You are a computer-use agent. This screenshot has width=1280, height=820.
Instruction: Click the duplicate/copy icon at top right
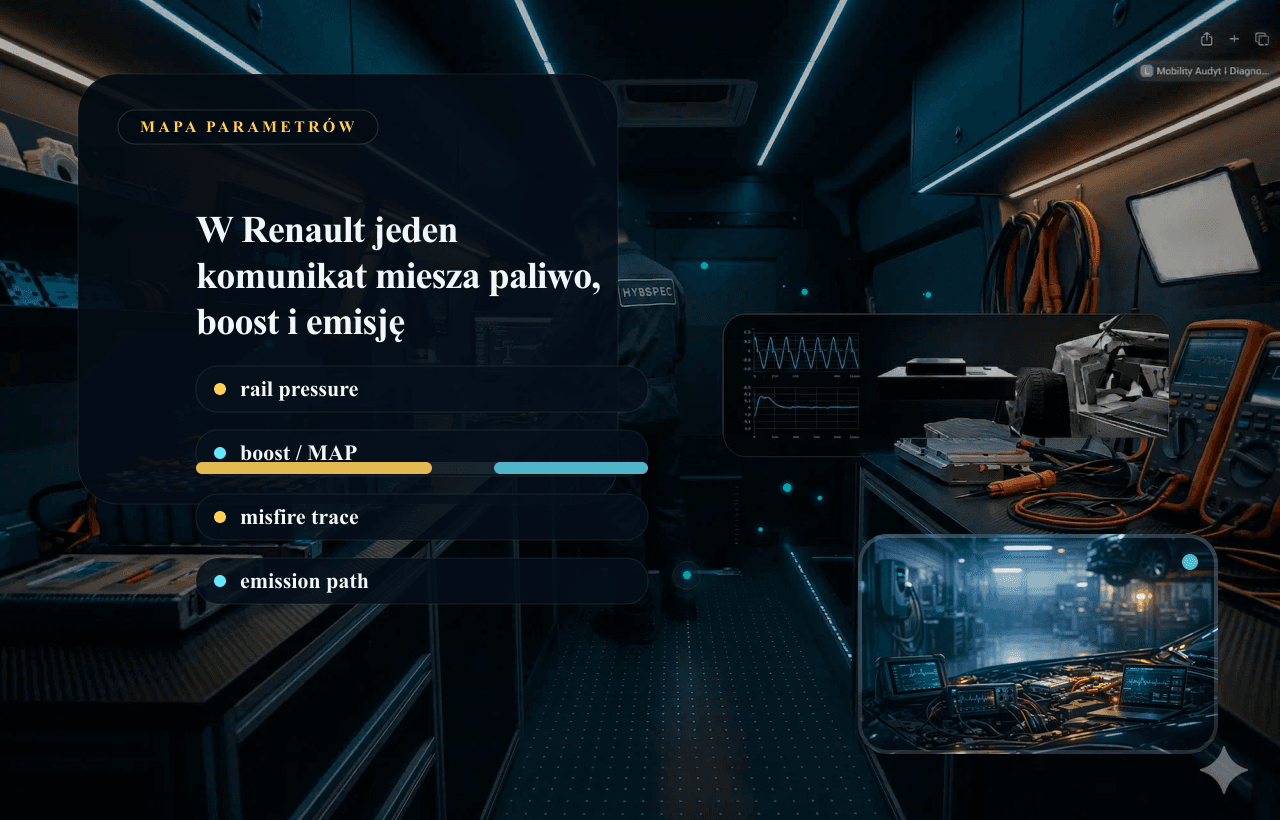point(1262,39)
